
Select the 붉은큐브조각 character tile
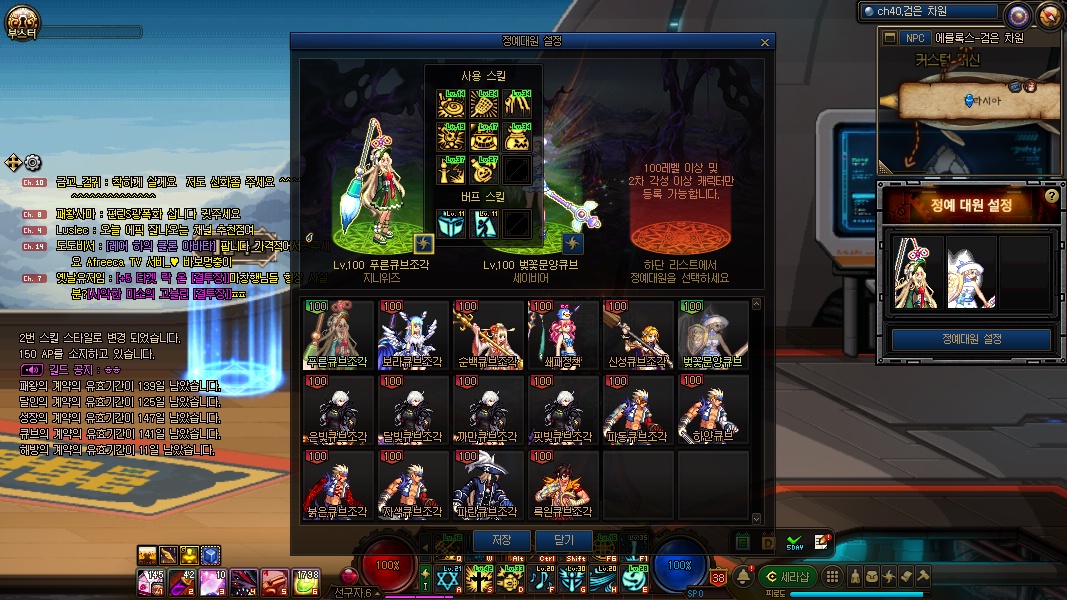pos(337,485)
